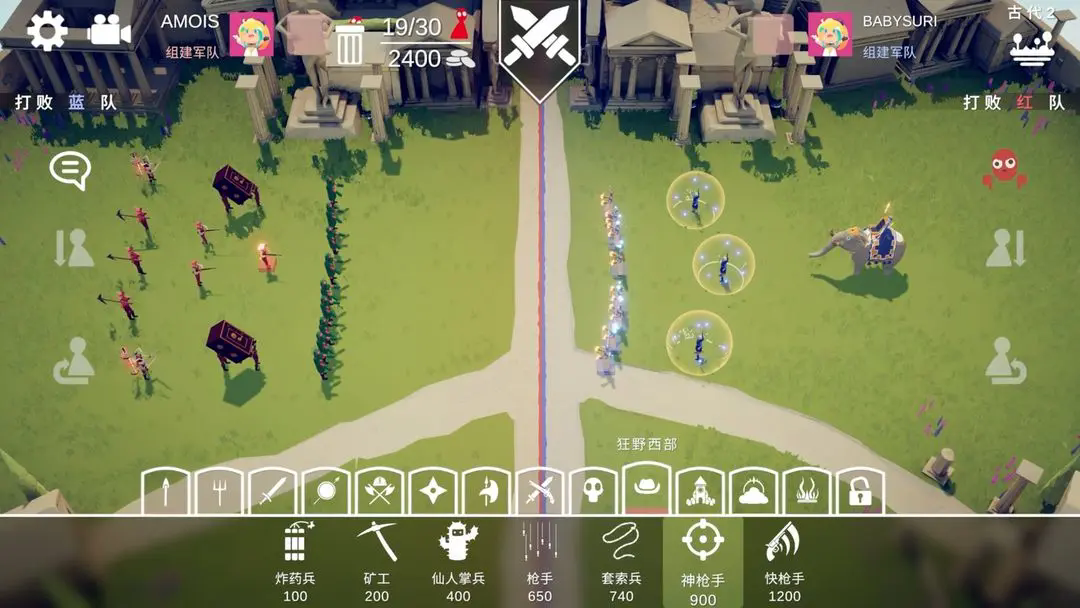
Task: Switch to the skull faction tab
Action: pos(594,491)
